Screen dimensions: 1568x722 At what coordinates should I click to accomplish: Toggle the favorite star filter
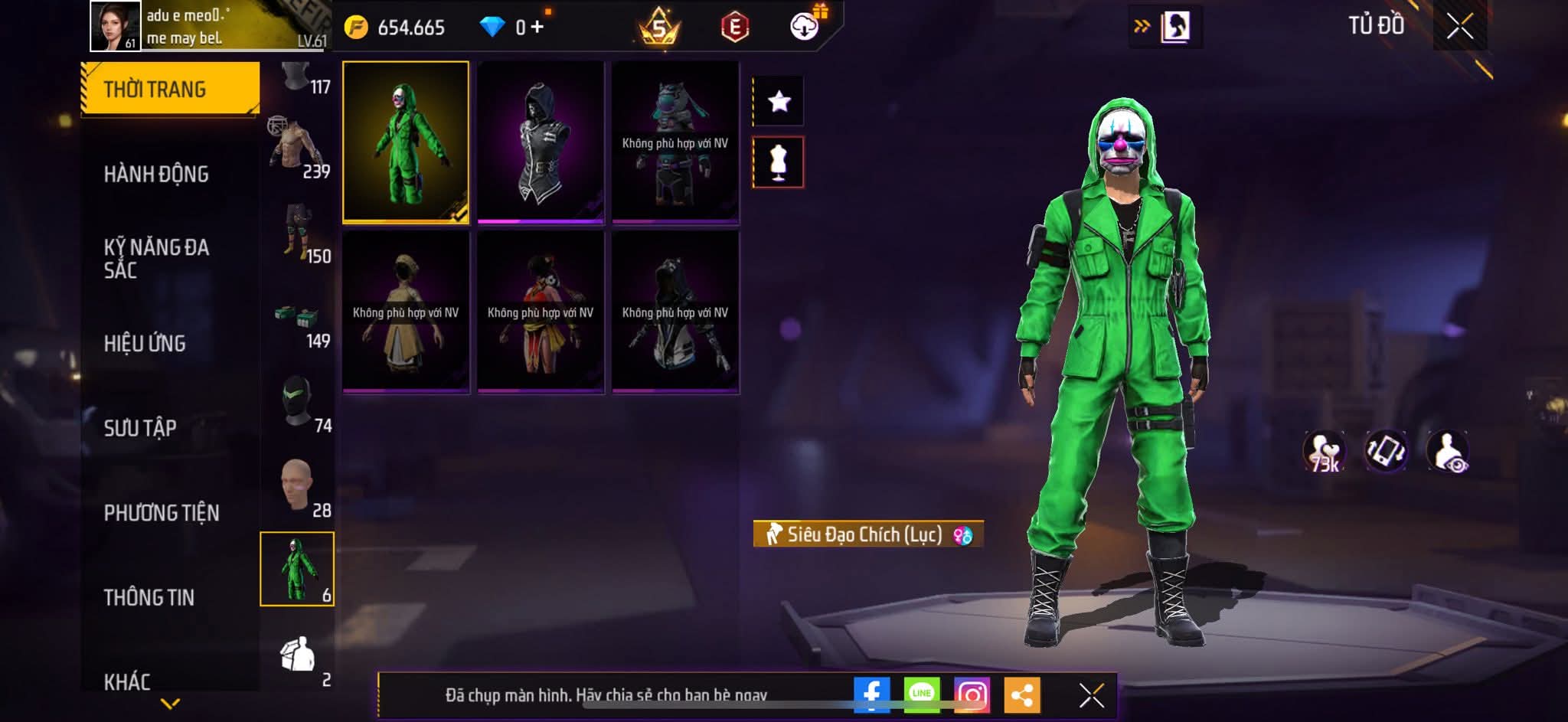click(779, 101)
